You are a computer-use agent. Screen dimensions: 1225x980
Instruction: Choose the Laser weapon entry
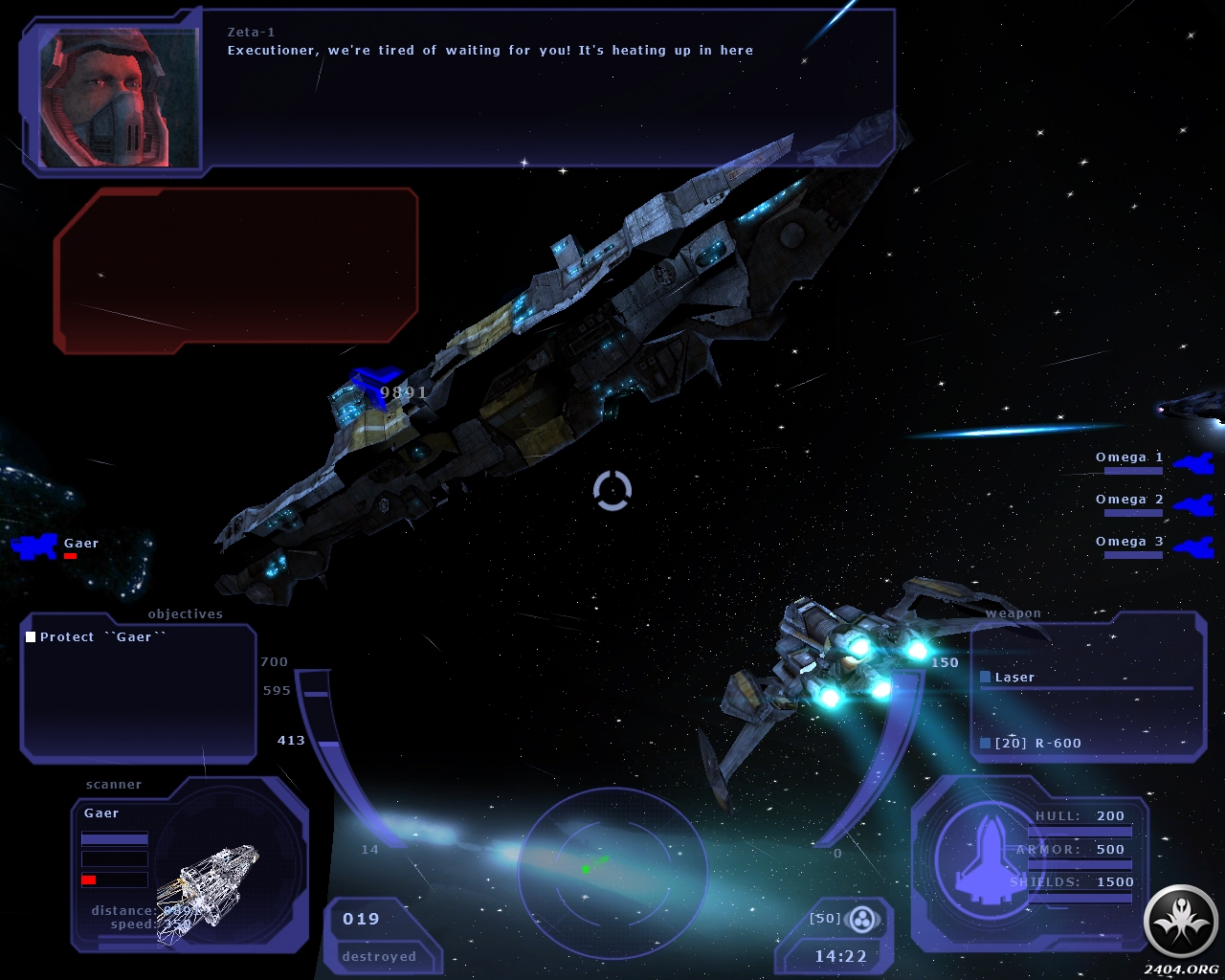[1014, 678]
